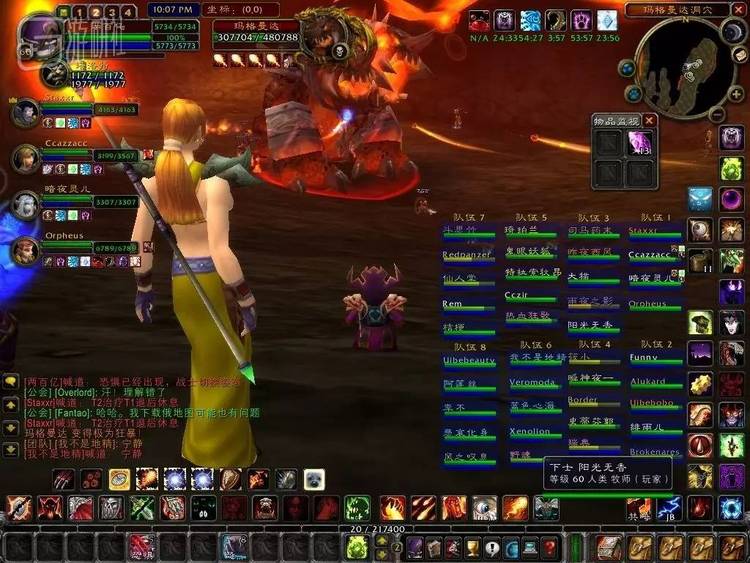Select raid member Veromoda in group 6

click(x=533, y=382)
